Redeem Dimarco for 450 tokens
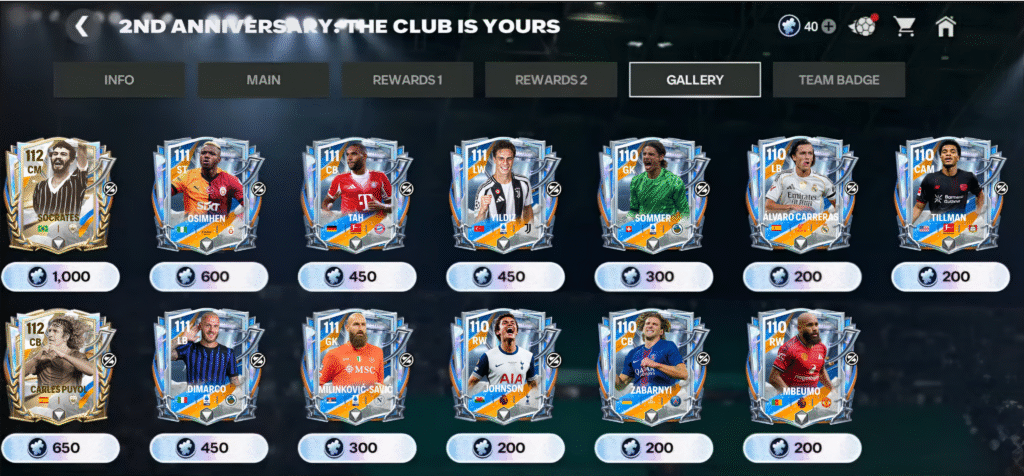 [x=209, y=447]
